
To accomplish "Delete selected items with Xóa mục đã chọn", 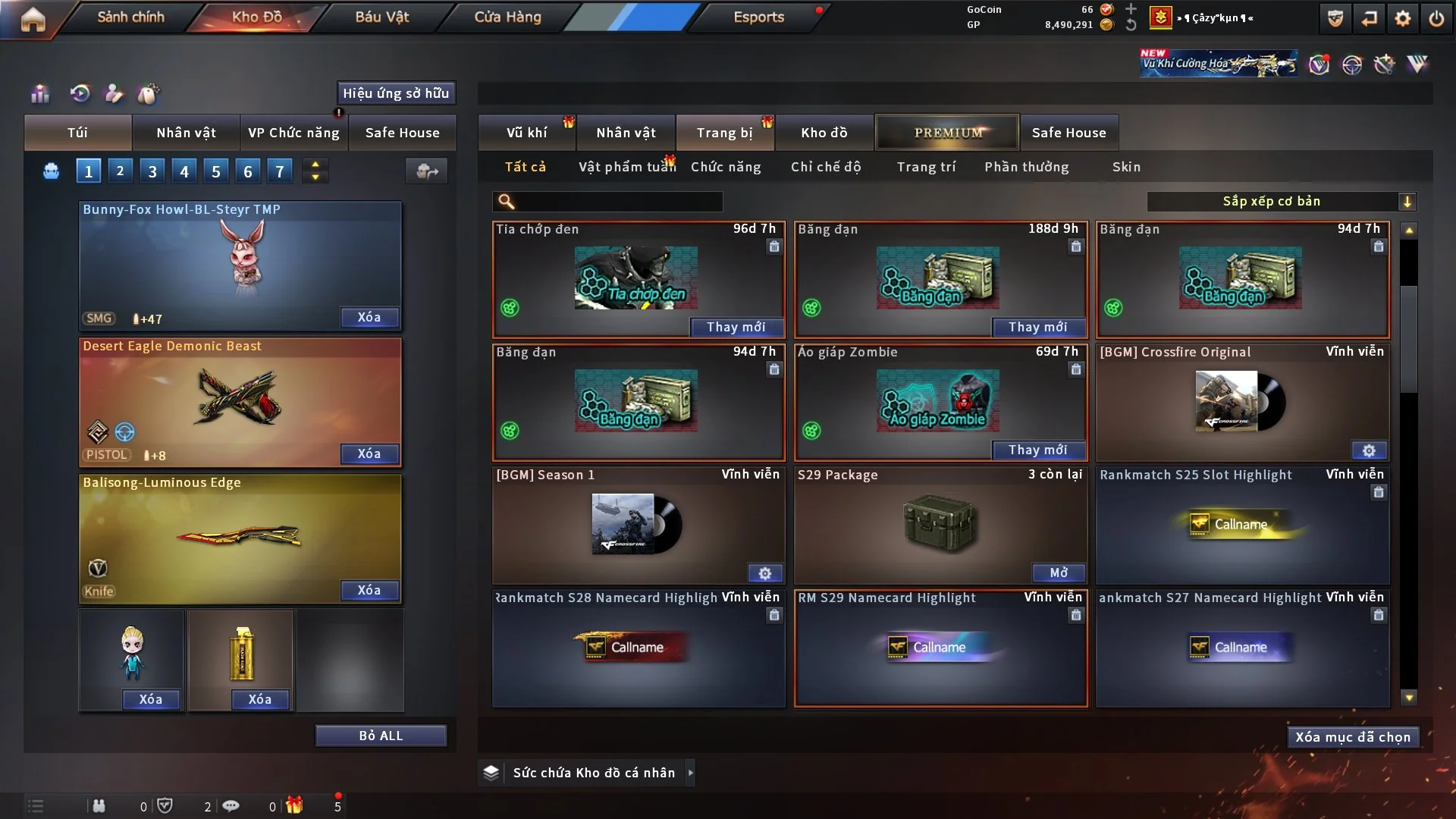I will [x=1352, y=737].
